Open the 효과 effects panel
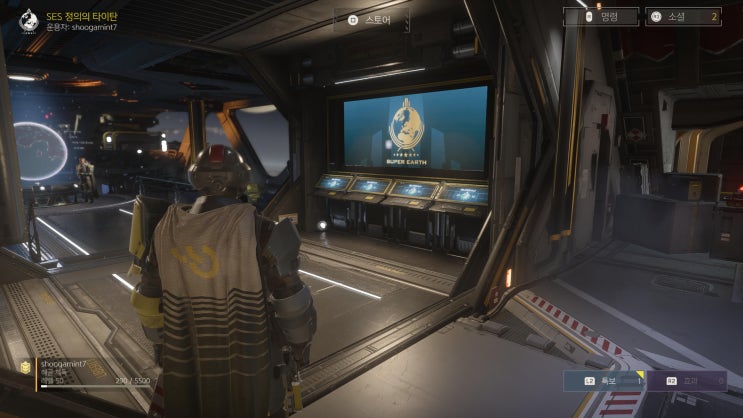 686,380
